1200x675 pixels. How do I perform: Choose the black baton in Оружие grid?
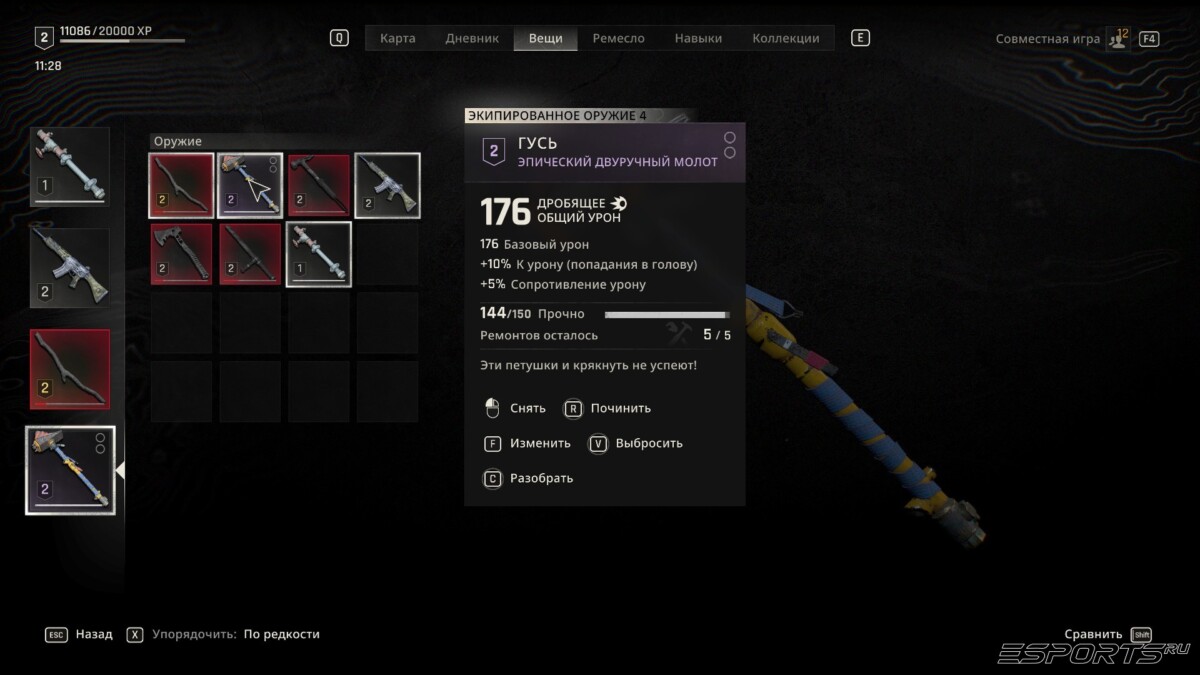pyautogui.click(x=250, y=254)
